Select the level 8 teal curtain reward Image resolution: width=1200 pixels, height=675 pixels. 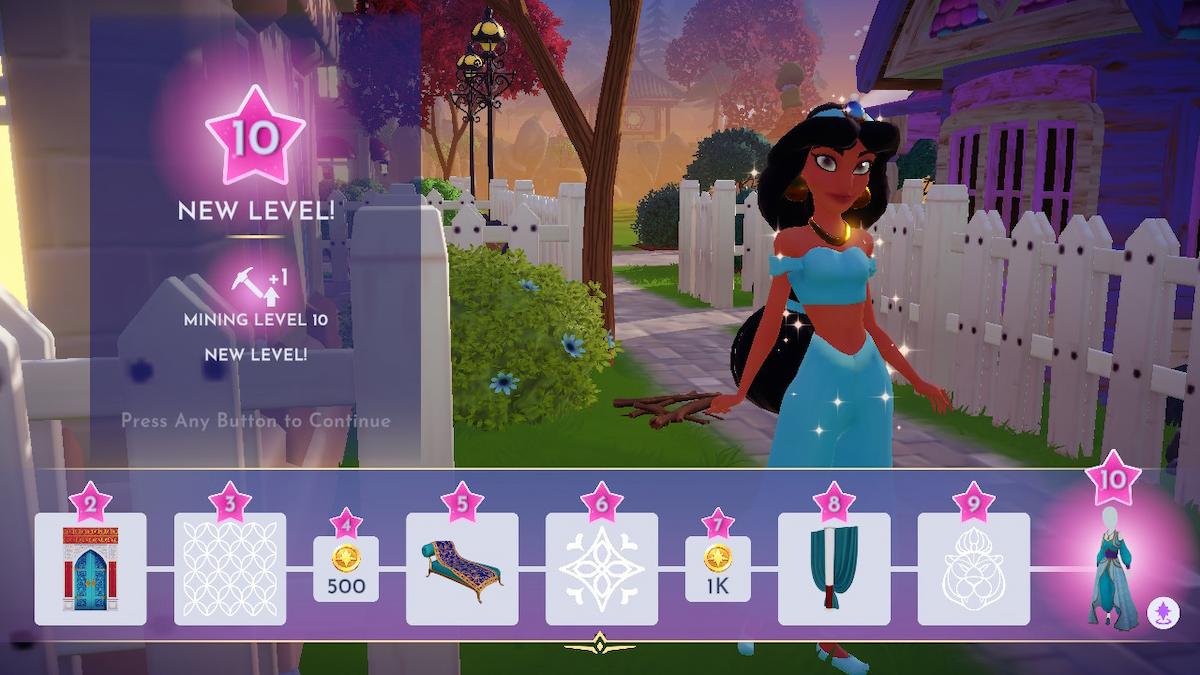point(834,569)
